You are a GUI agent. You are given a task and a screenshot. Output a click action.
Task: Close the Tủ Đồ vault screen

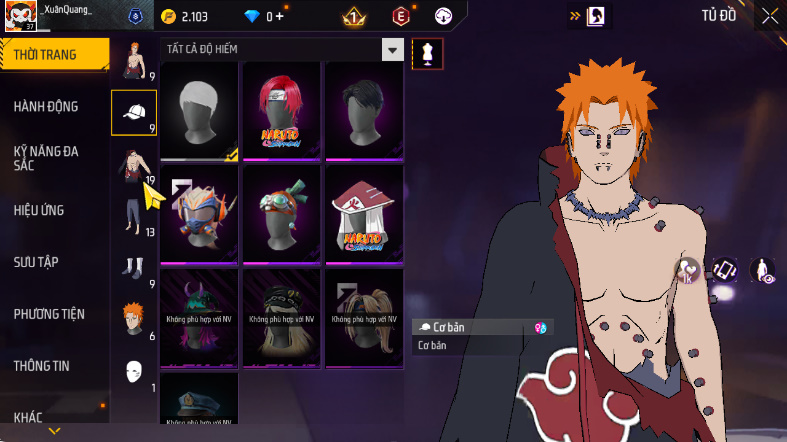point(770,16)
